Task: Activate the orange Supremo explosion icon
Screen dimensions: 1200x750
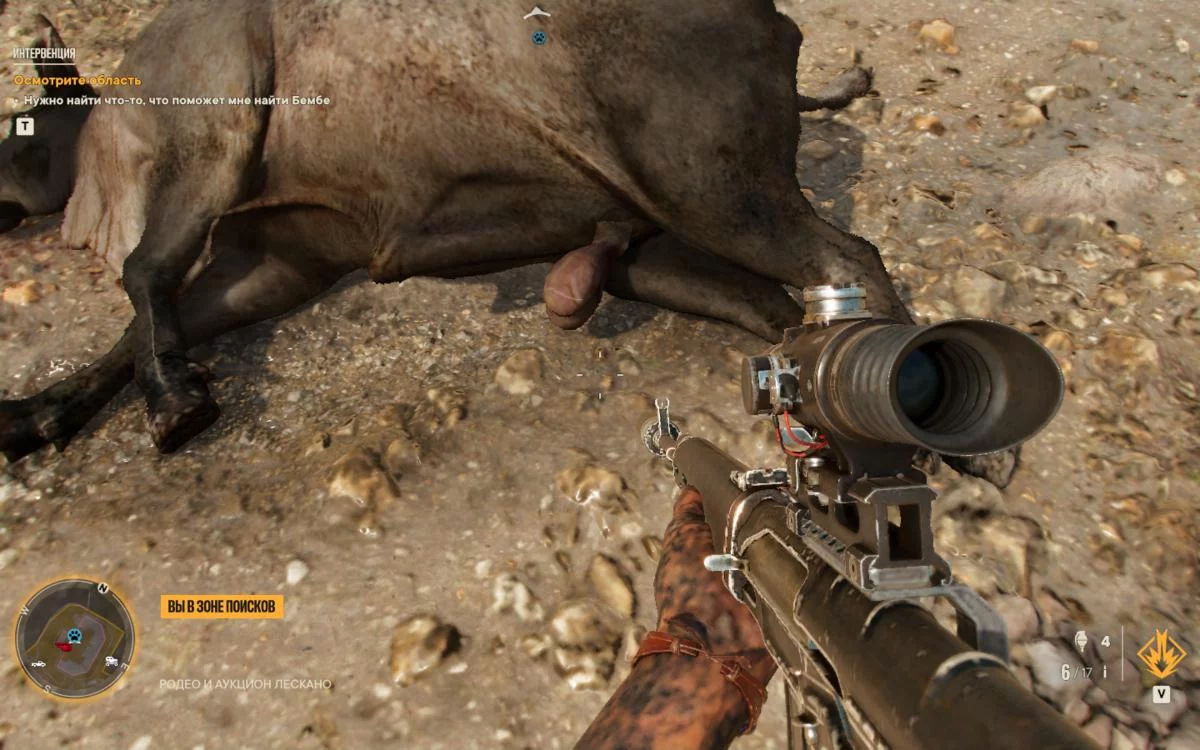Action: click(x=1161, y=655)
